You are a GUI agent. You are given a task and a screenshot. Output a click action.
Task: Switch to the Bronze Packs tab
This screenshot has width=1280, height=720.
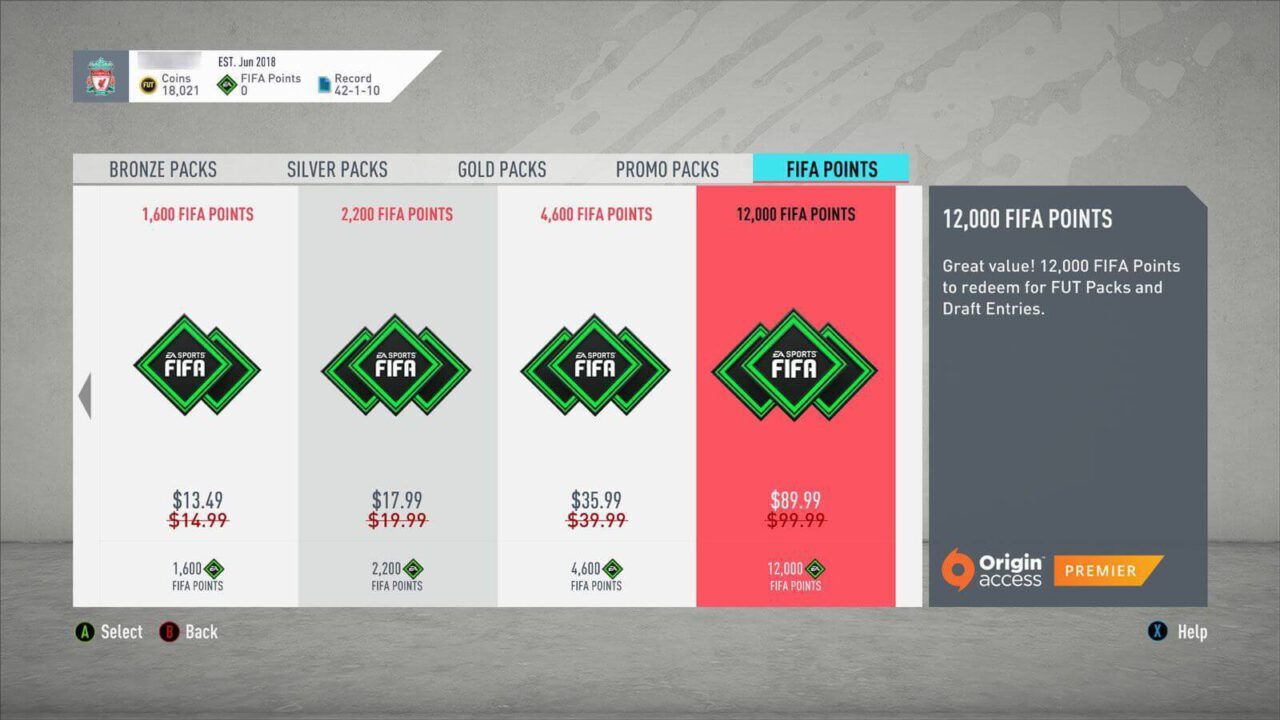pos(163,169)
